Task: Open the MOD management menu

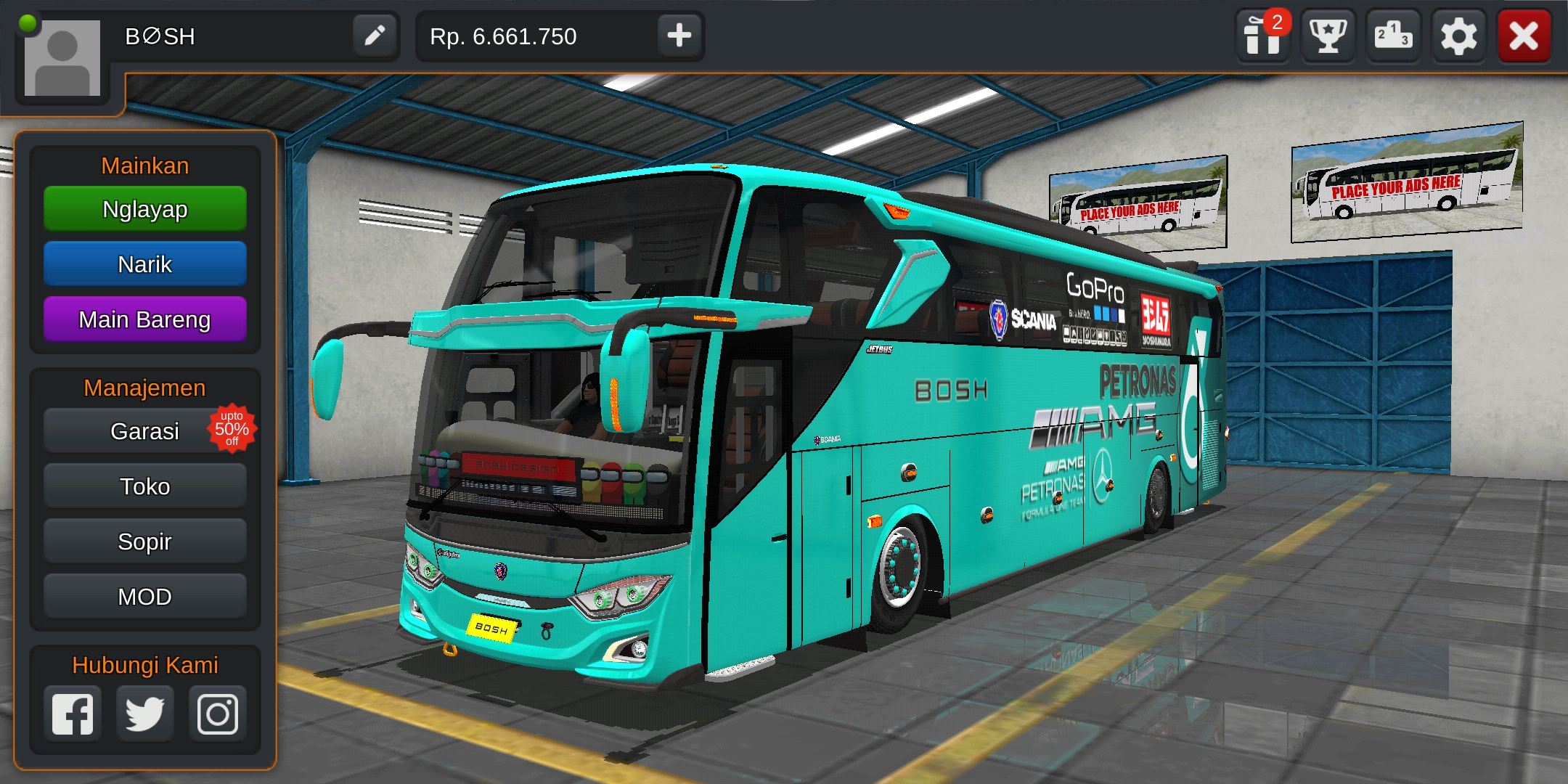Action: pyautogui.click(x=144, y=596)
